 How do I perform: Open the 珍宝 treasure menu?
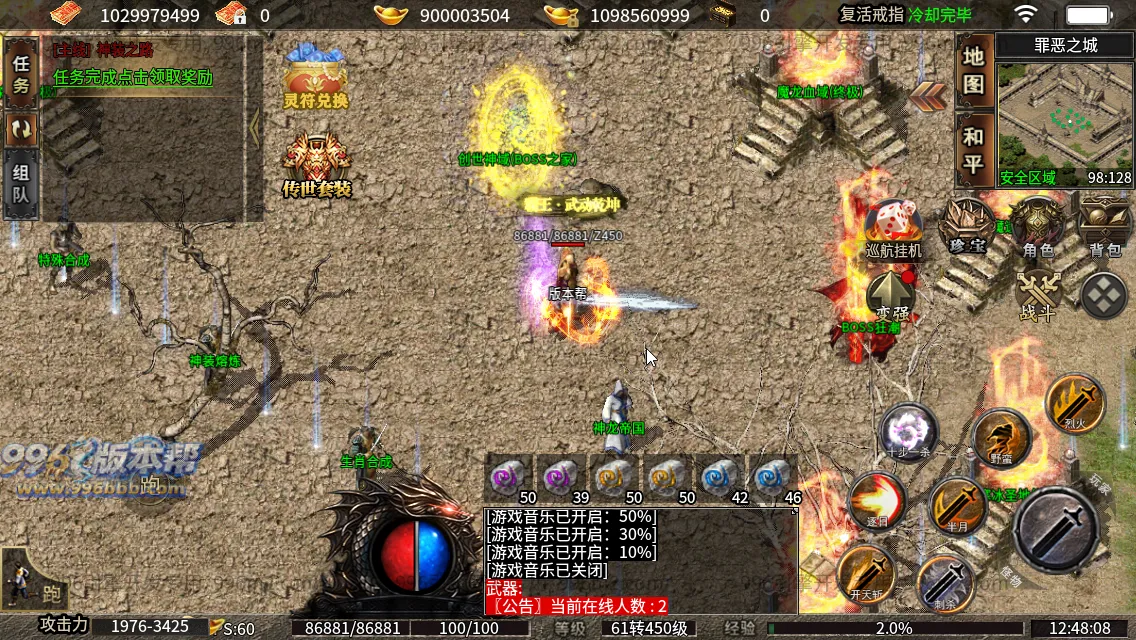pos(967,225)
